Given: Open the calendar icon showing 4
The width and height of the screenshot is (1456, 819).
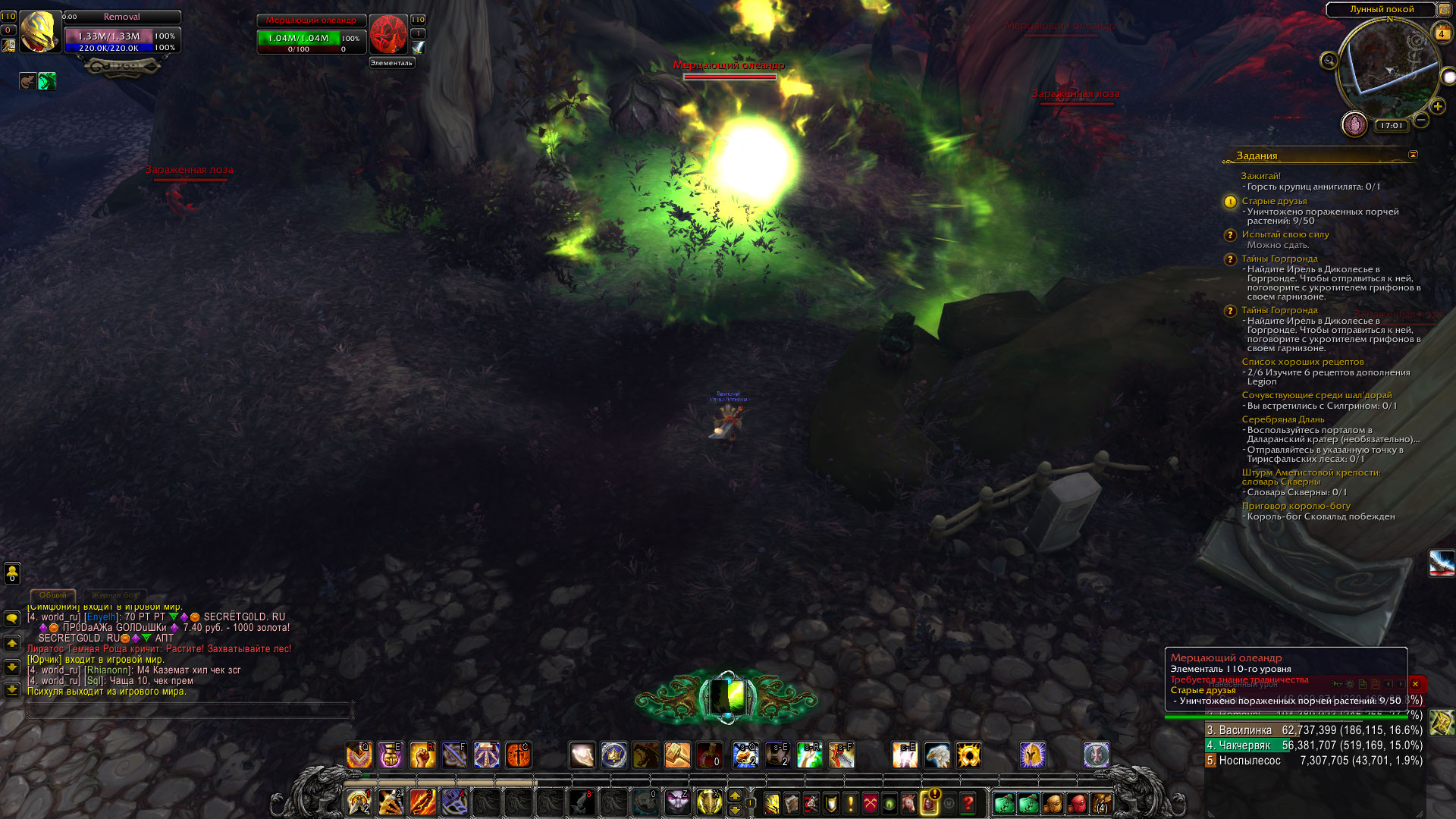Looking at the screenshot, I should point(1442,33).
